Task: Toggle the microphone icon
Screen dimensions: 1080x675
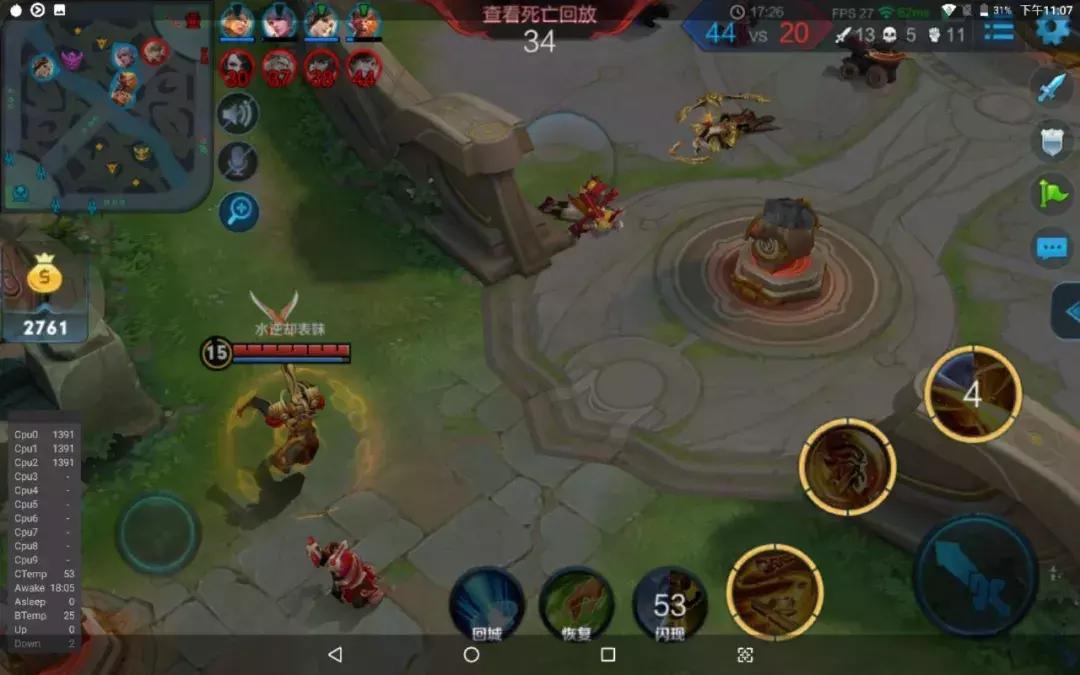Action: [238, 162]
